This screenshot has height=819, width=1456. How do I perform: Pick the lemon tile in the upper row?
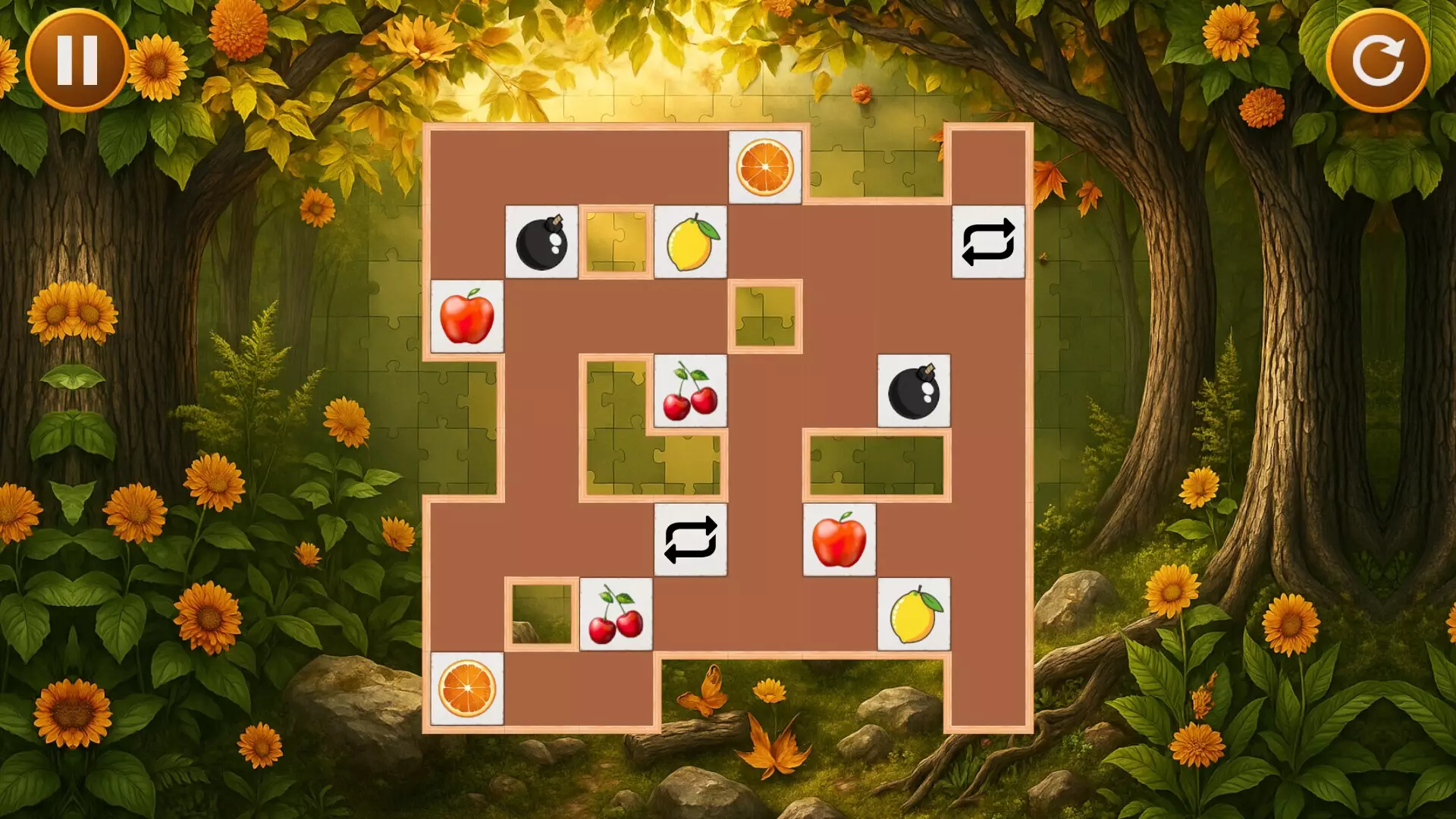(690, 243)
